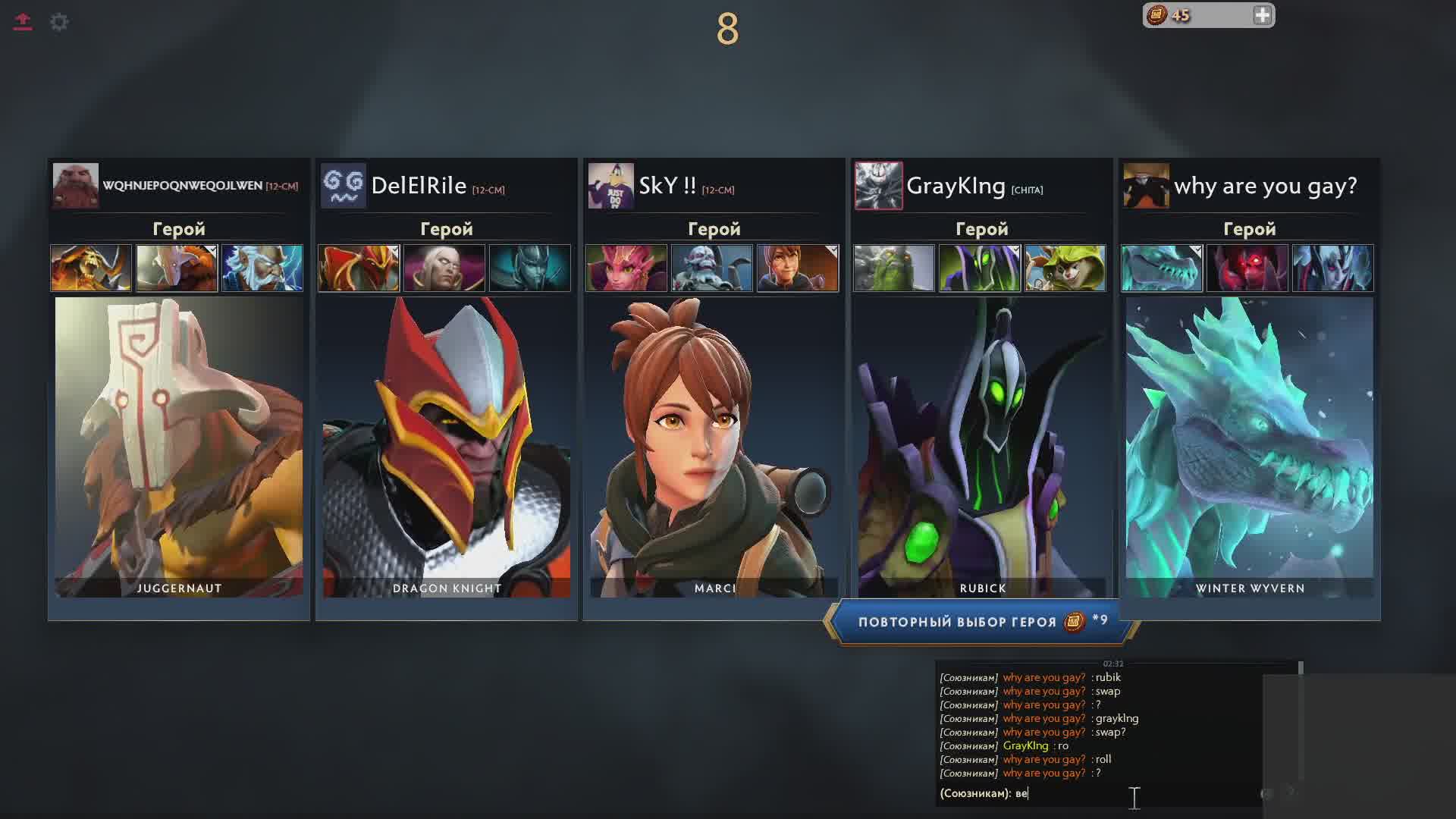The height and width of the screenshot is (819, 1456).
Task: Pick the Shadow Fiend option icon
Action: (1247, 268)
